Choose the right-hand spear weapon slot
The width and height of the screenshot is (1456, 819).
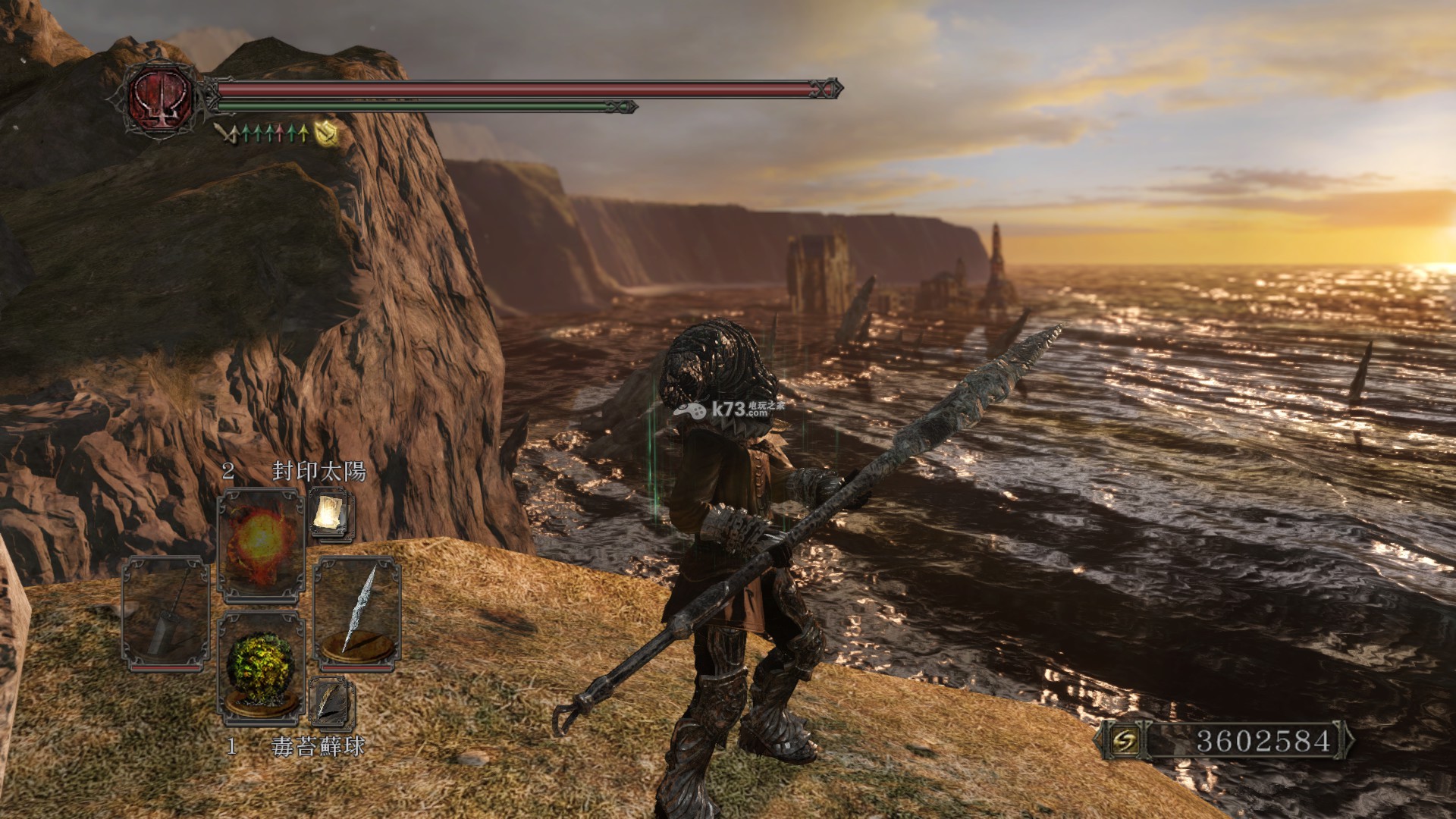[356, 613]
